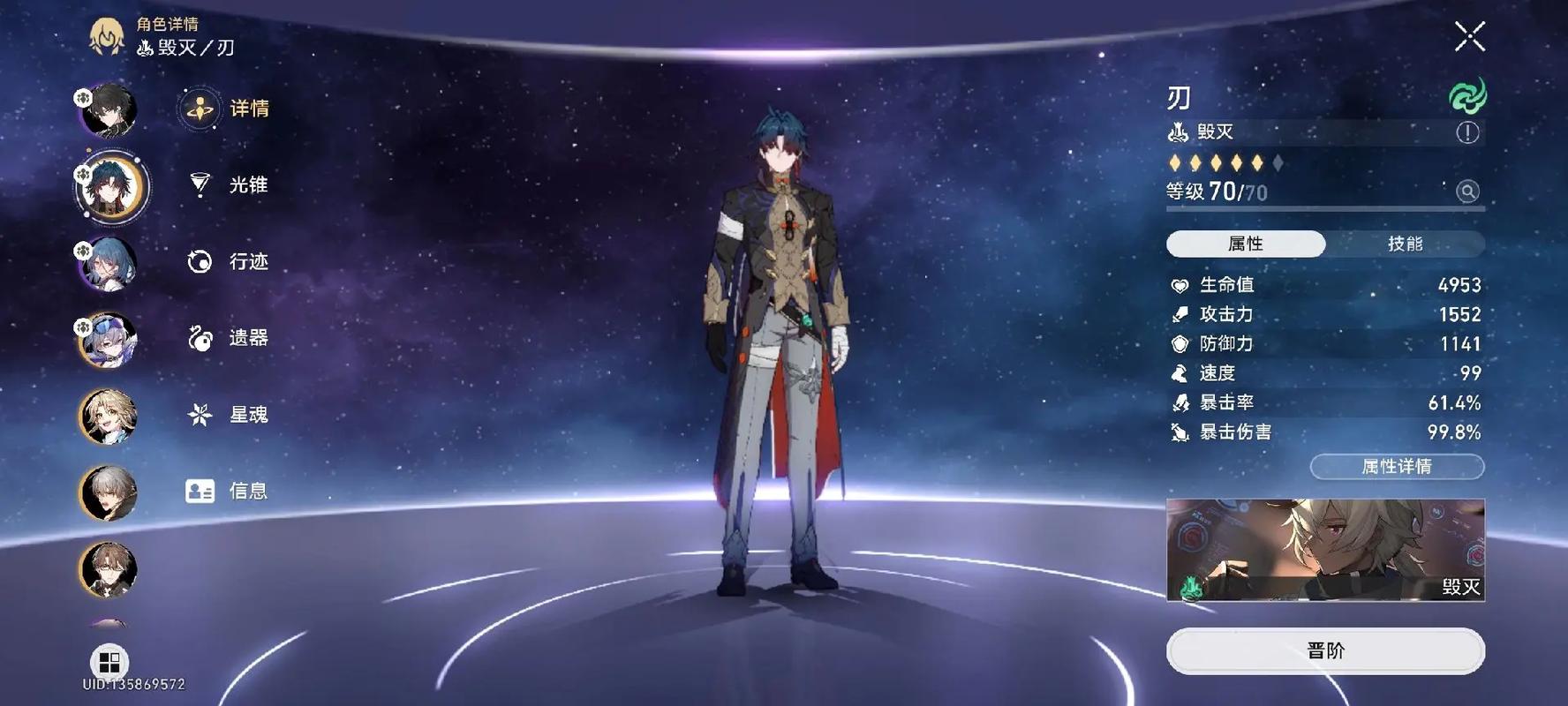The height and width of the screenshot is (706, 1568).
Task: Click the fifth eidolon star diamond
Action: pyautogui.click(x=1257, y=162)
